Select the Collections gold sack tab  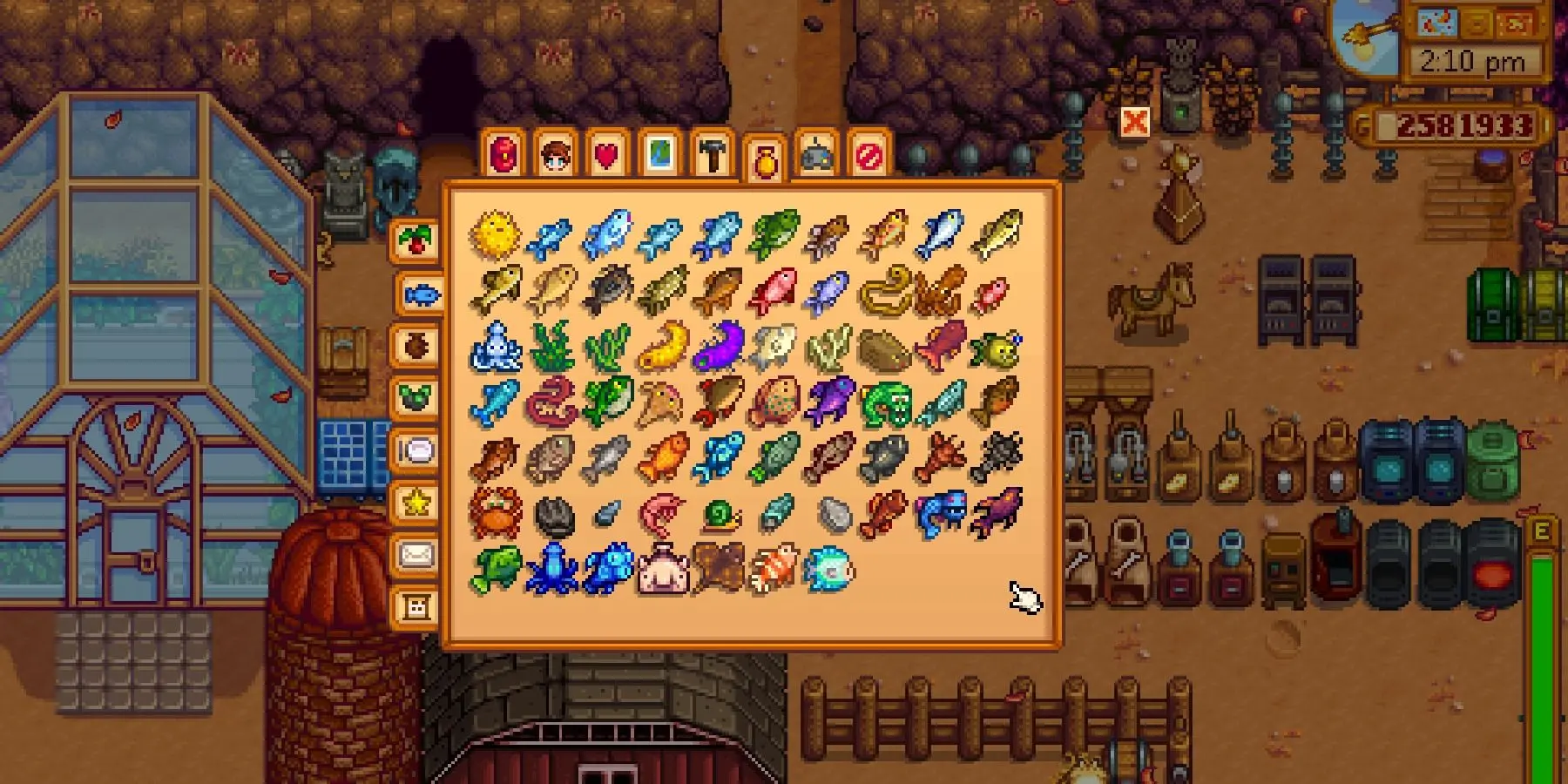pos(766,156)
